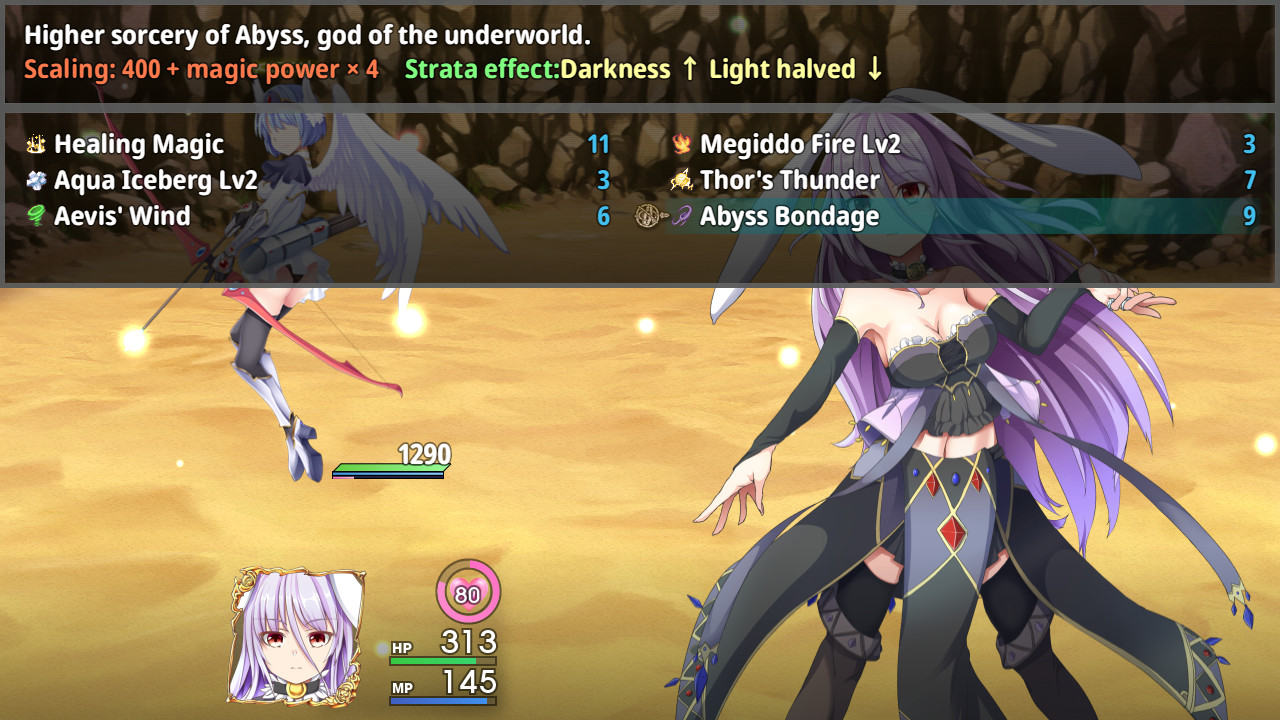Click the Aqua Iceberg snowflake icon
1280x720 pixels.
tap(36, 180)
